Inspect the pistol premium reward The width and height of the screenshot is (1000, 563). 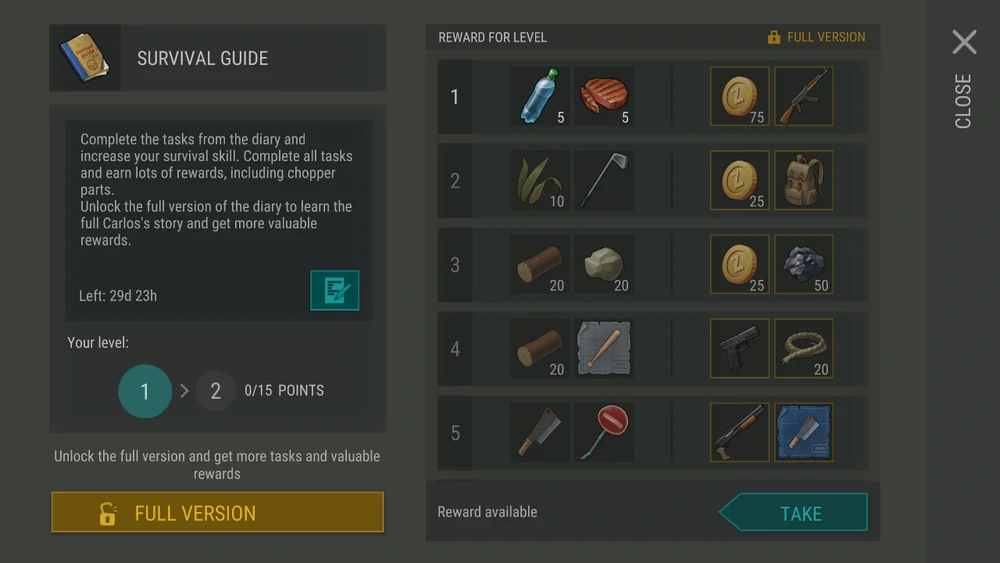[x=740, y=349]
